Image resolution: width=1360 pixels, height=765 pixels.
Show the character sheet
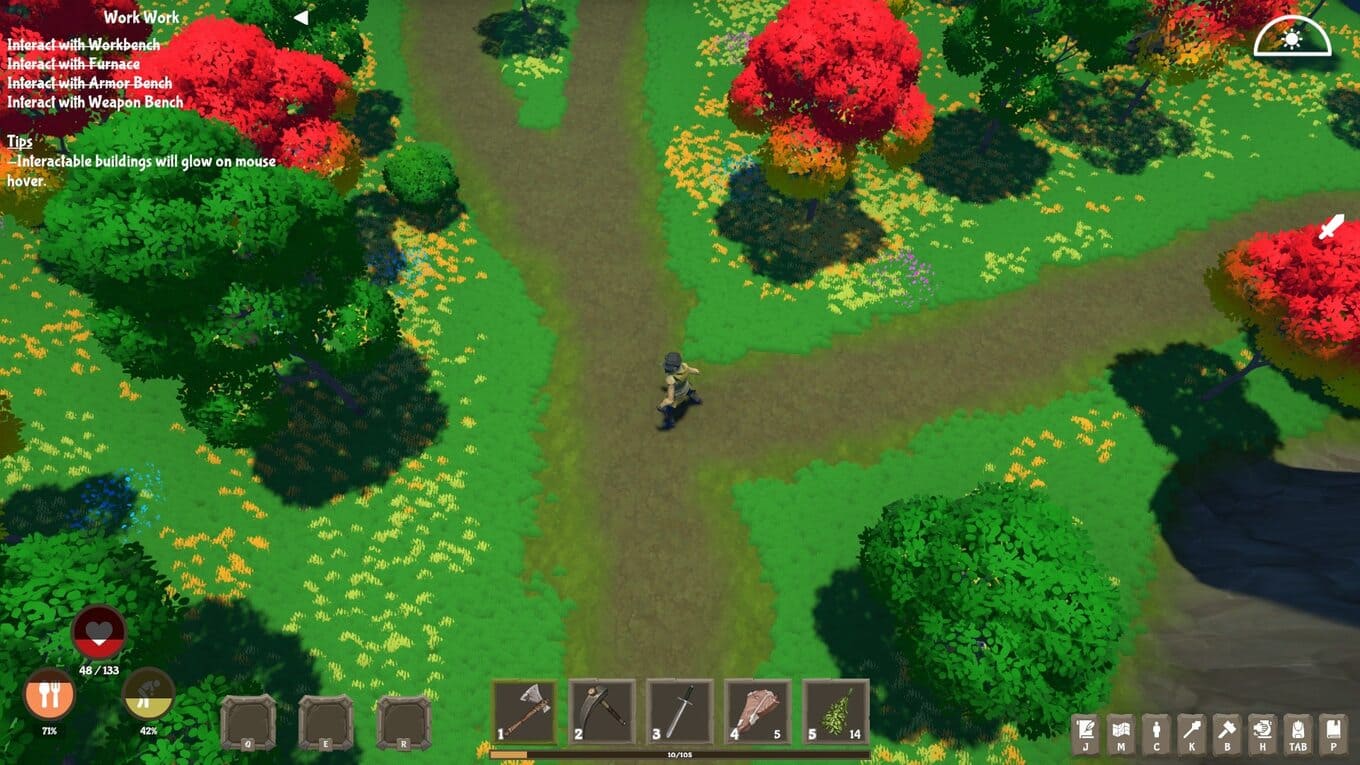[1156, 733]
